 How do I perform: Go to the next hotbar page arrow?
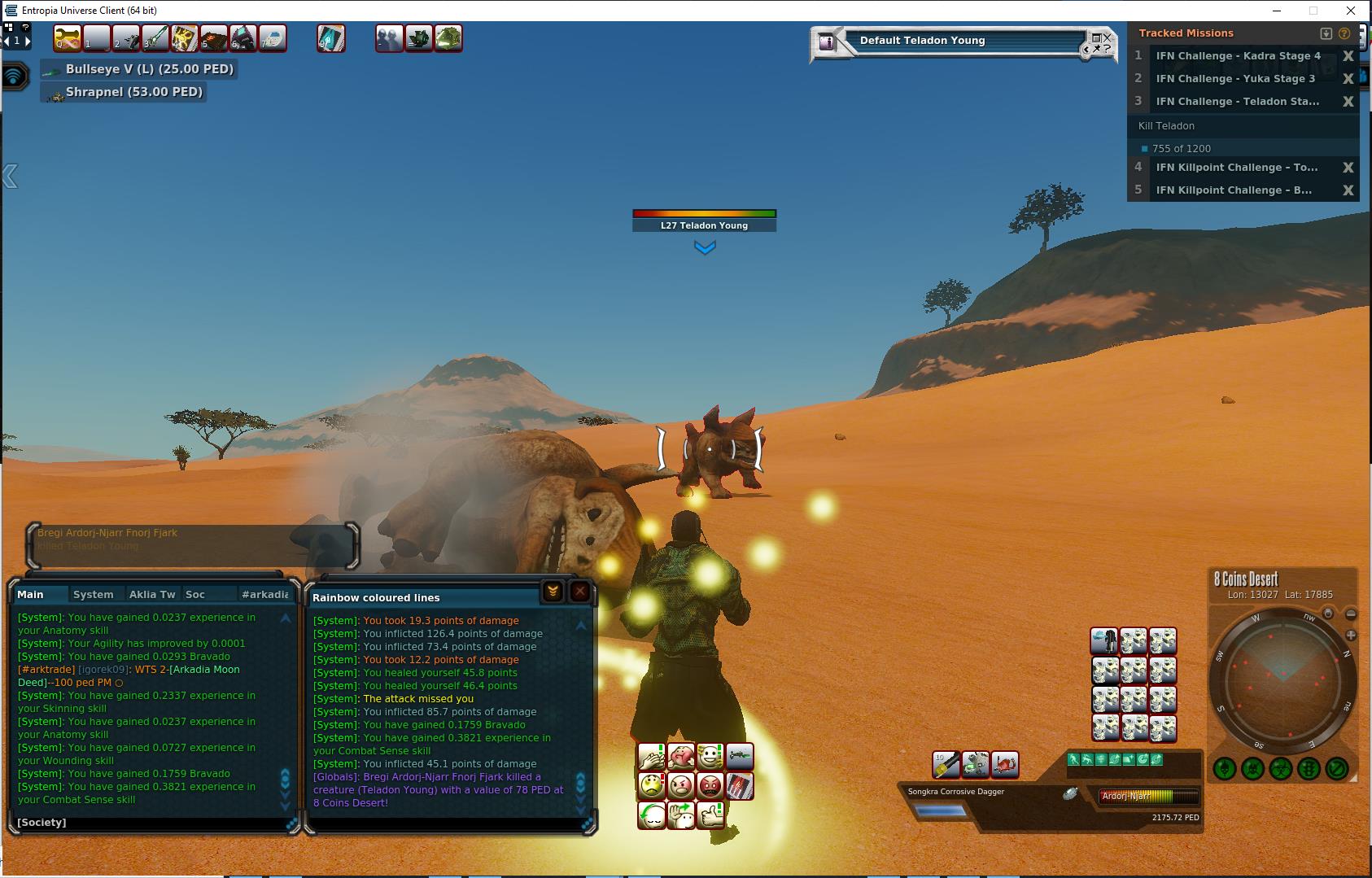28,40
